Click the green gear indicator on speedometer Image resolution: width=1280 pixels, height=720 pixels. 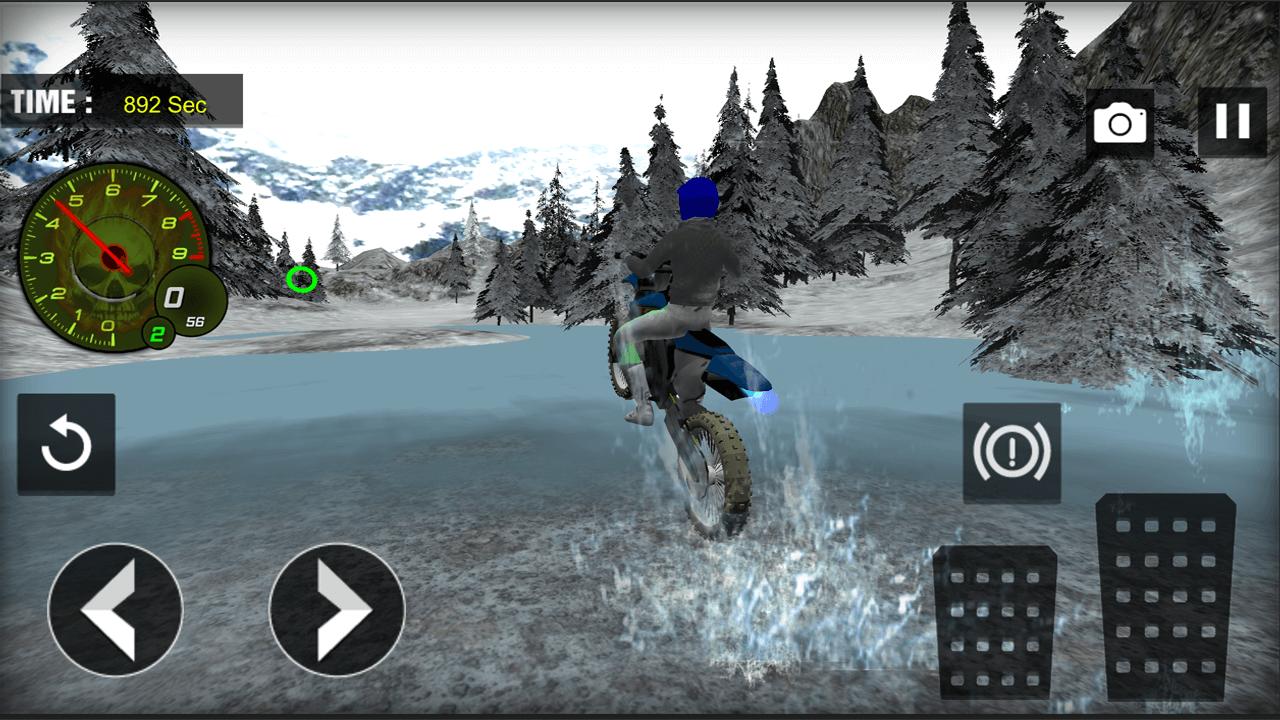pos(158,332)
